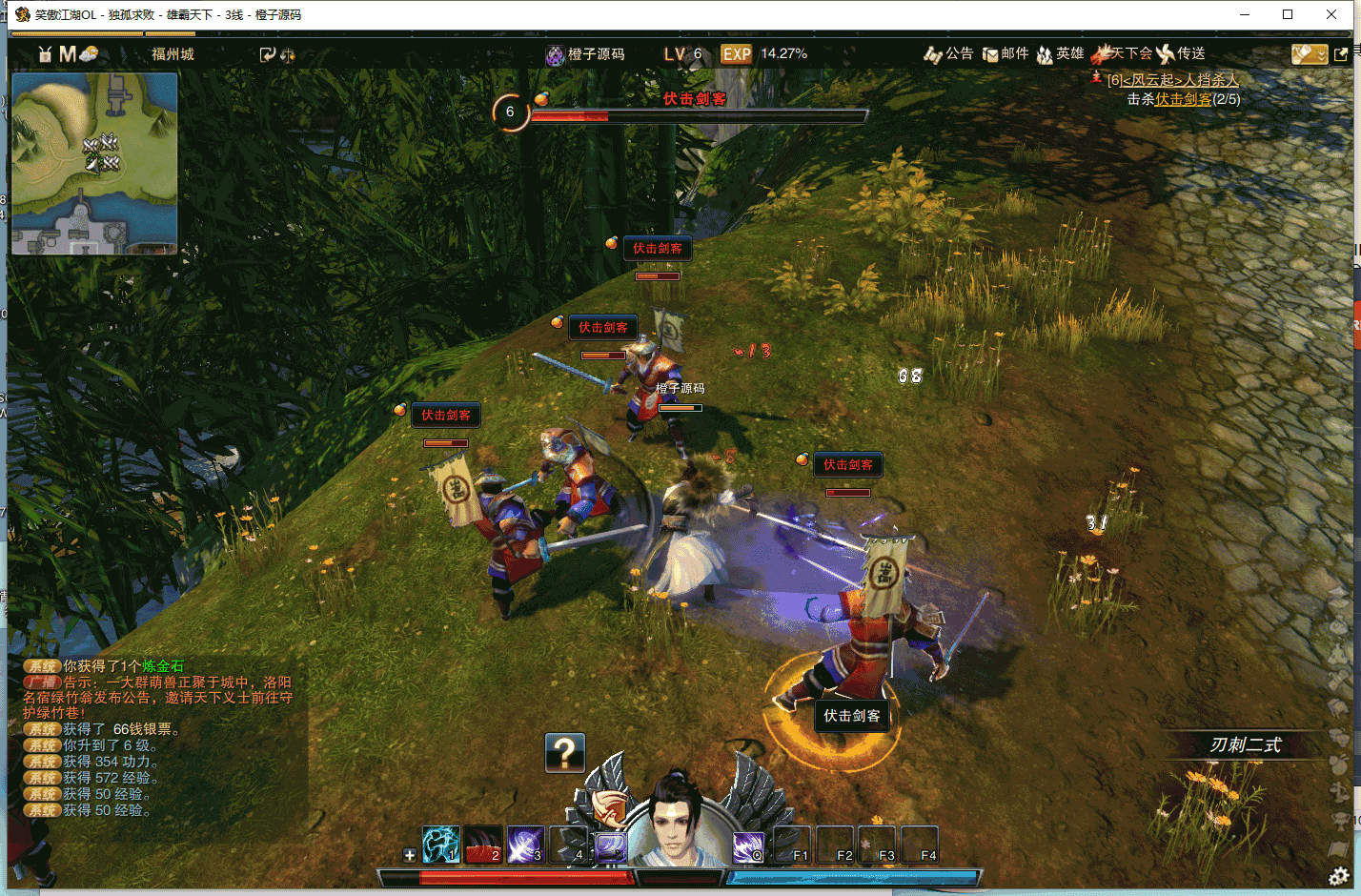Toggle the quest scroll tracker button
Screen dimensions: 1361x896
[1309, 54]
